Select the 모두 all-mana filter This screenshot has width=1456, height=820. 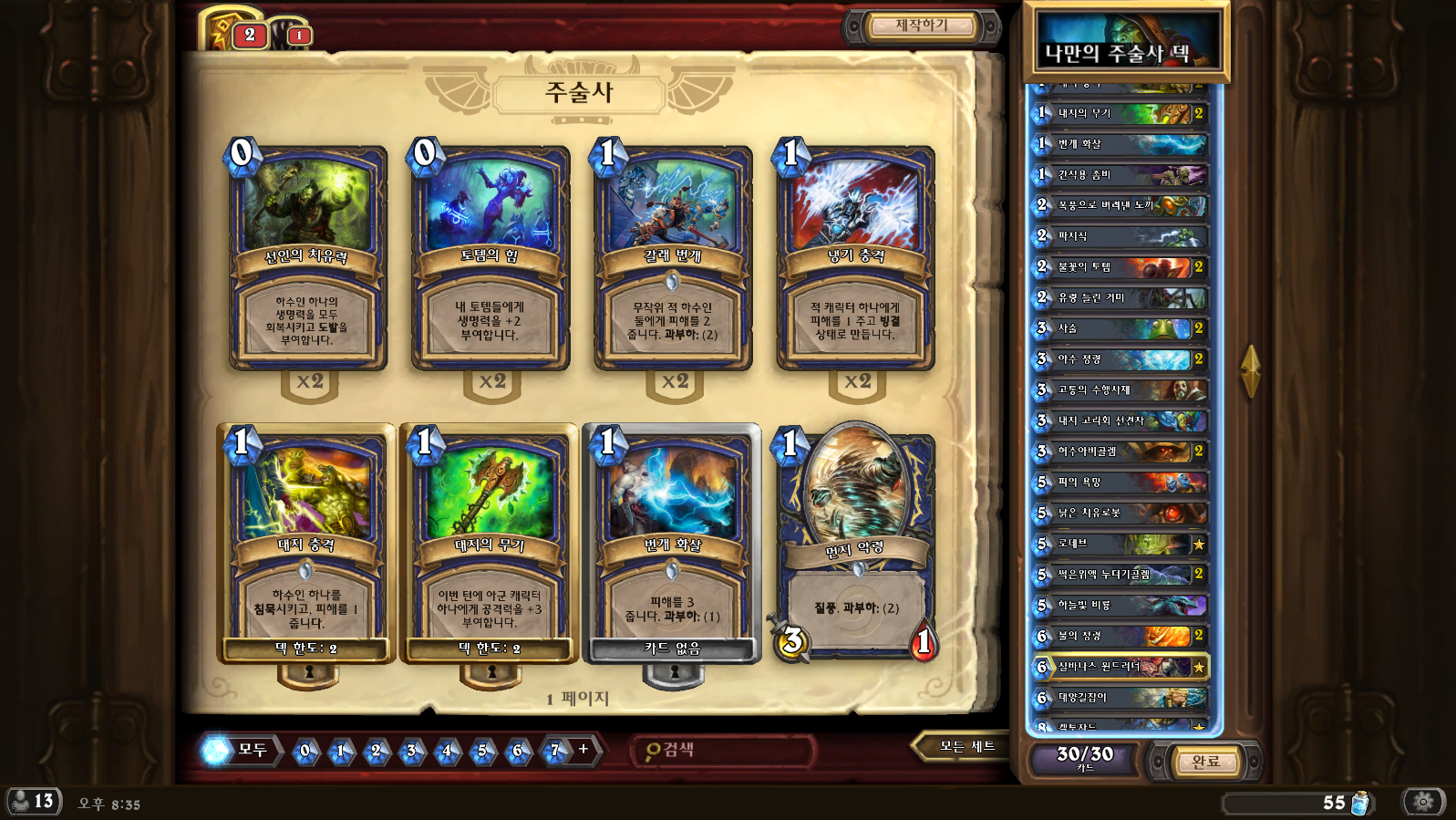pos(241,750)
